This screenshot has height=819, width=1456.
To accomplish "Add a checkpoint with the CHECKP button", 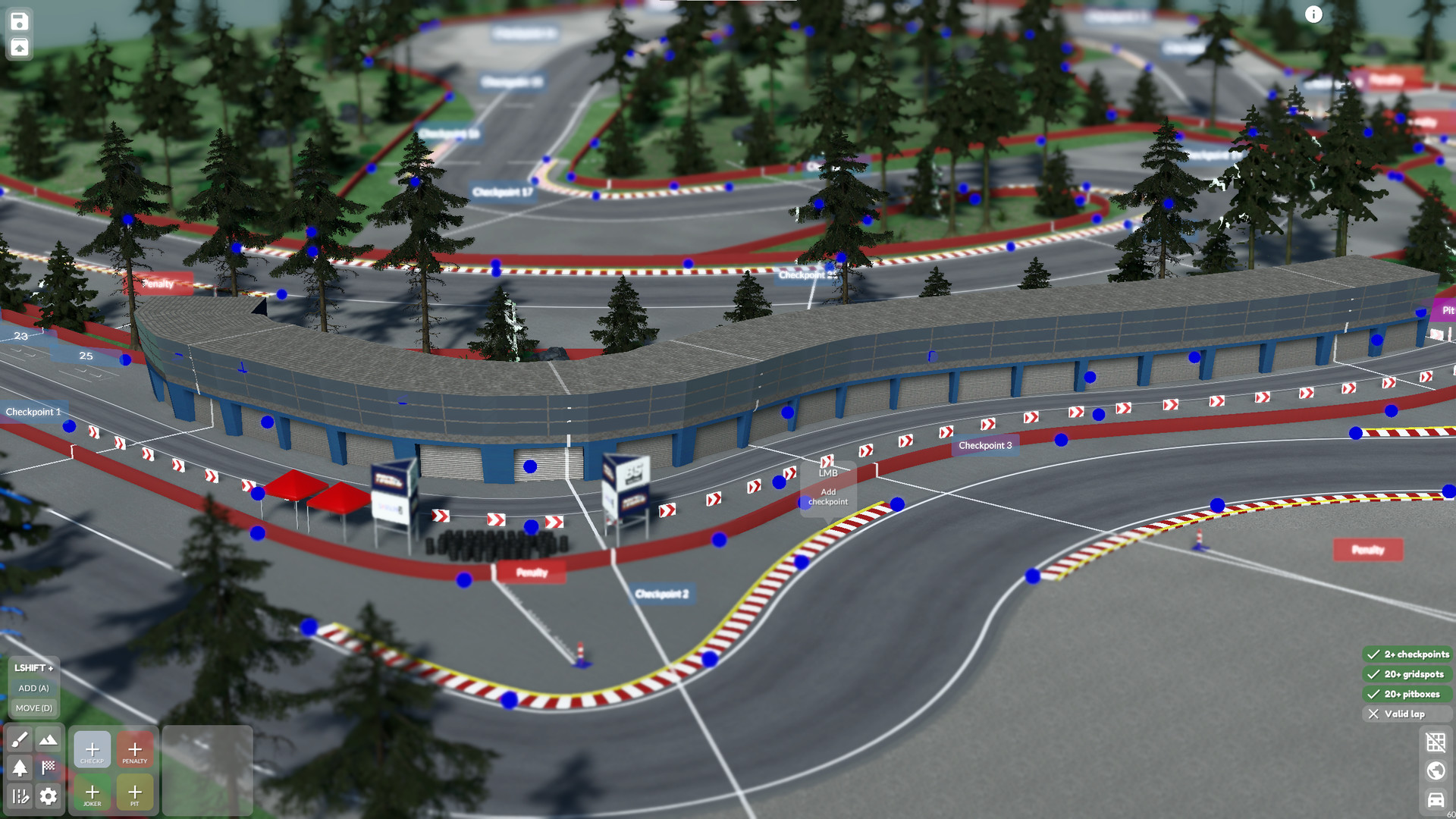I will pyautogui.click(x=92, y=749).
